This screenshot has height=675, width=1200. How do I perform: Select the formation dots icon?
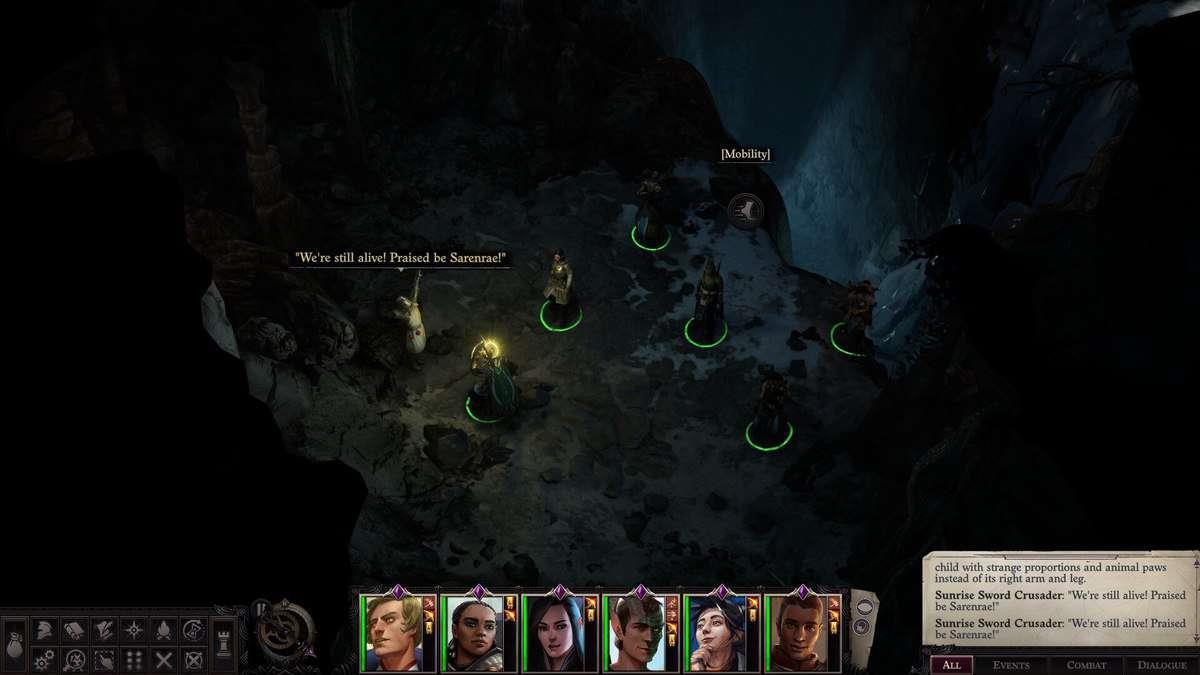[133, 660]
